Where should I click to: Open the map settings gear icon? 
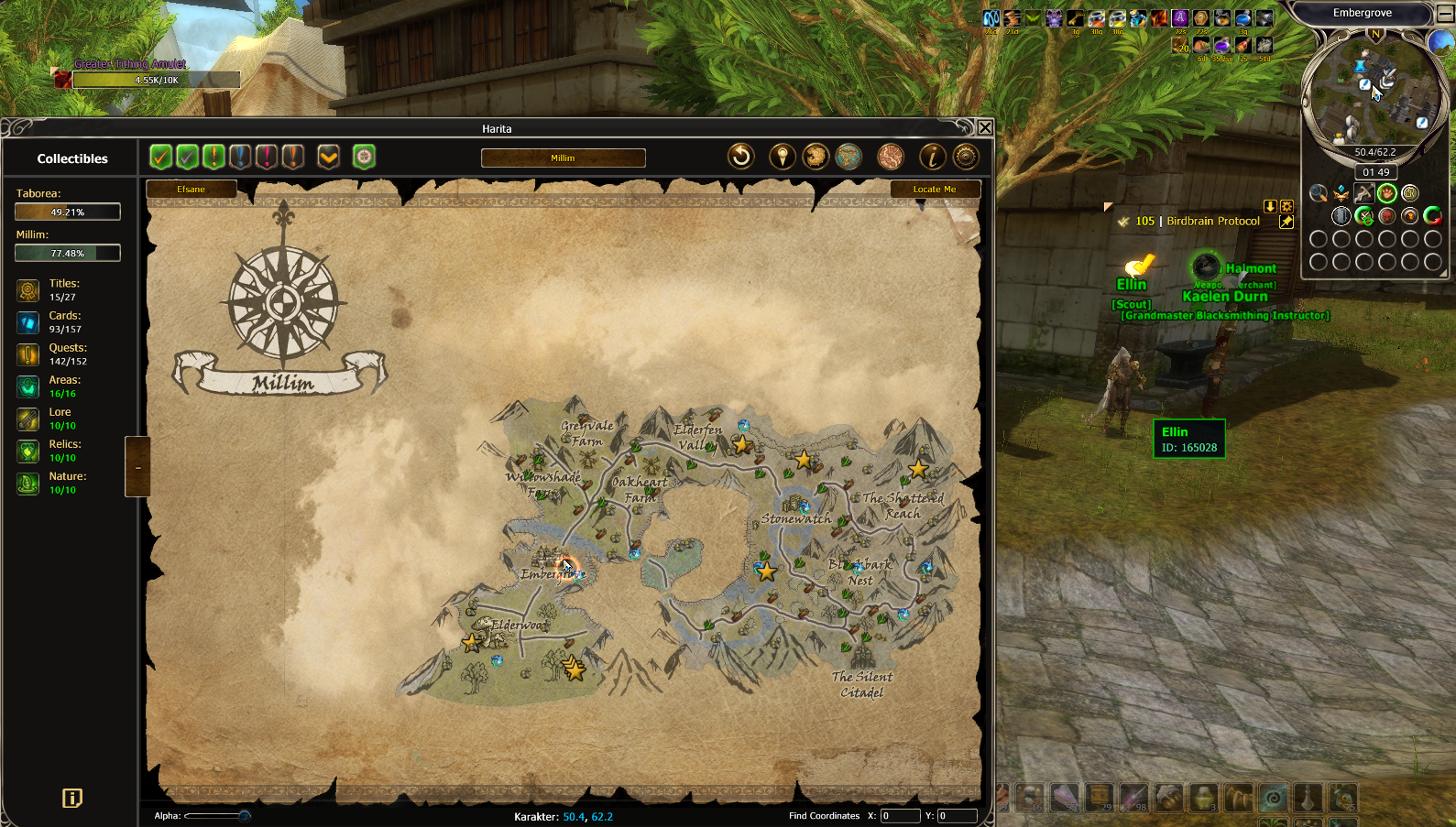click(x=966, y=157)
